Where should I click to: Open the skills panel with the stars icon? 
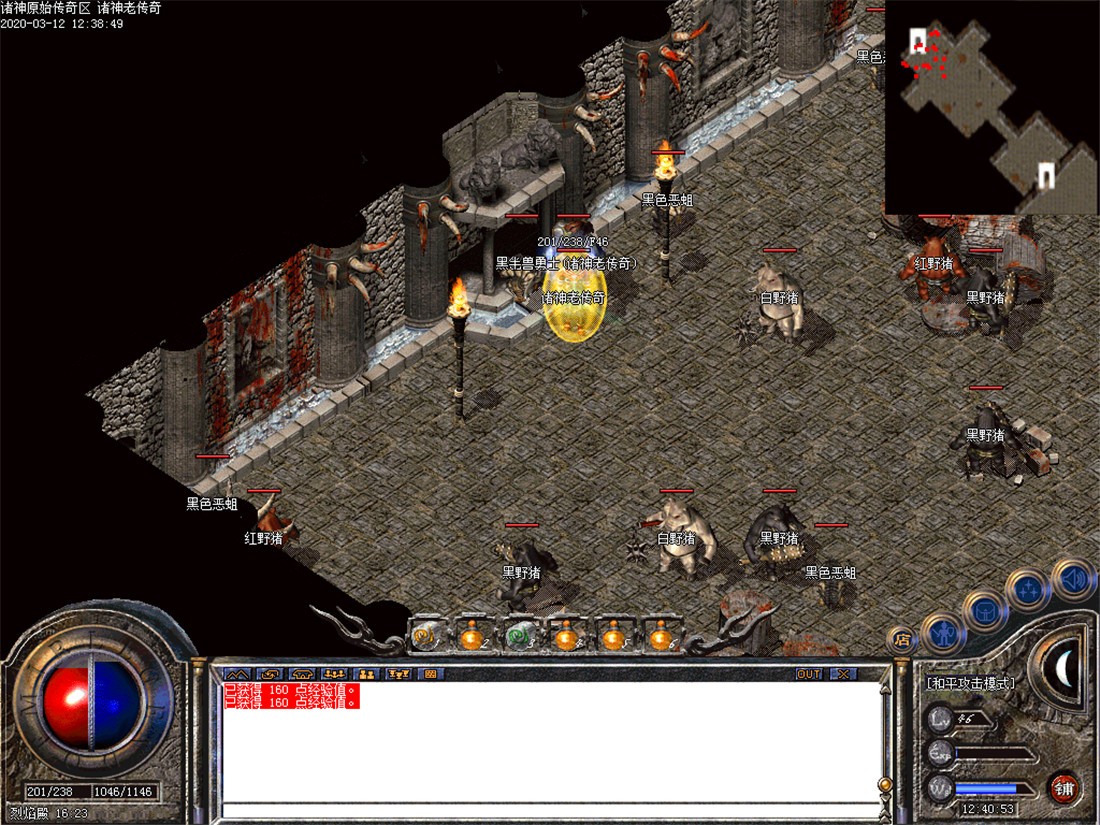(x=1027, y=588)
